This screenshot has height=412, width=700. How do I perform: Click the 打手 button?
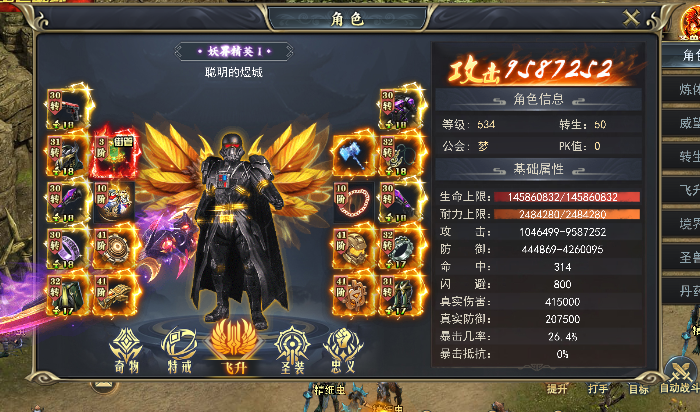pyautogui.click(x=598, y=388)
